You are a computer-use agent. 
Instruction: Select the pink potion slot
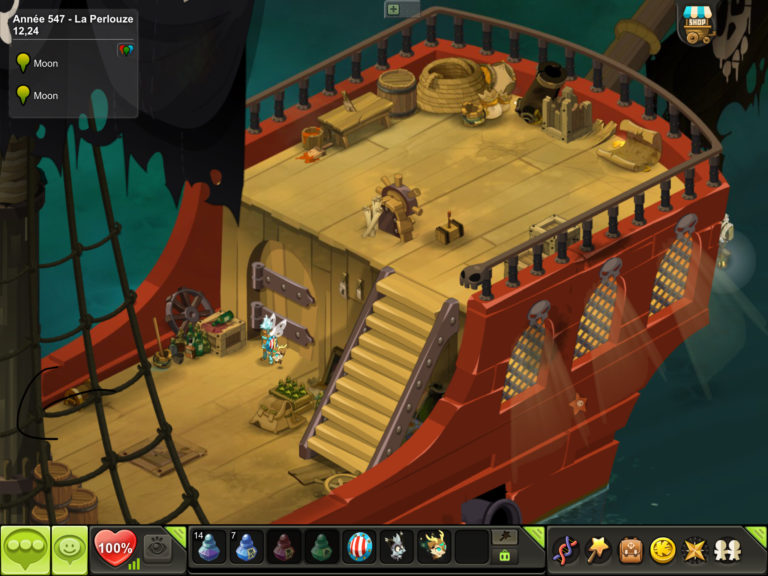[284, 547]
